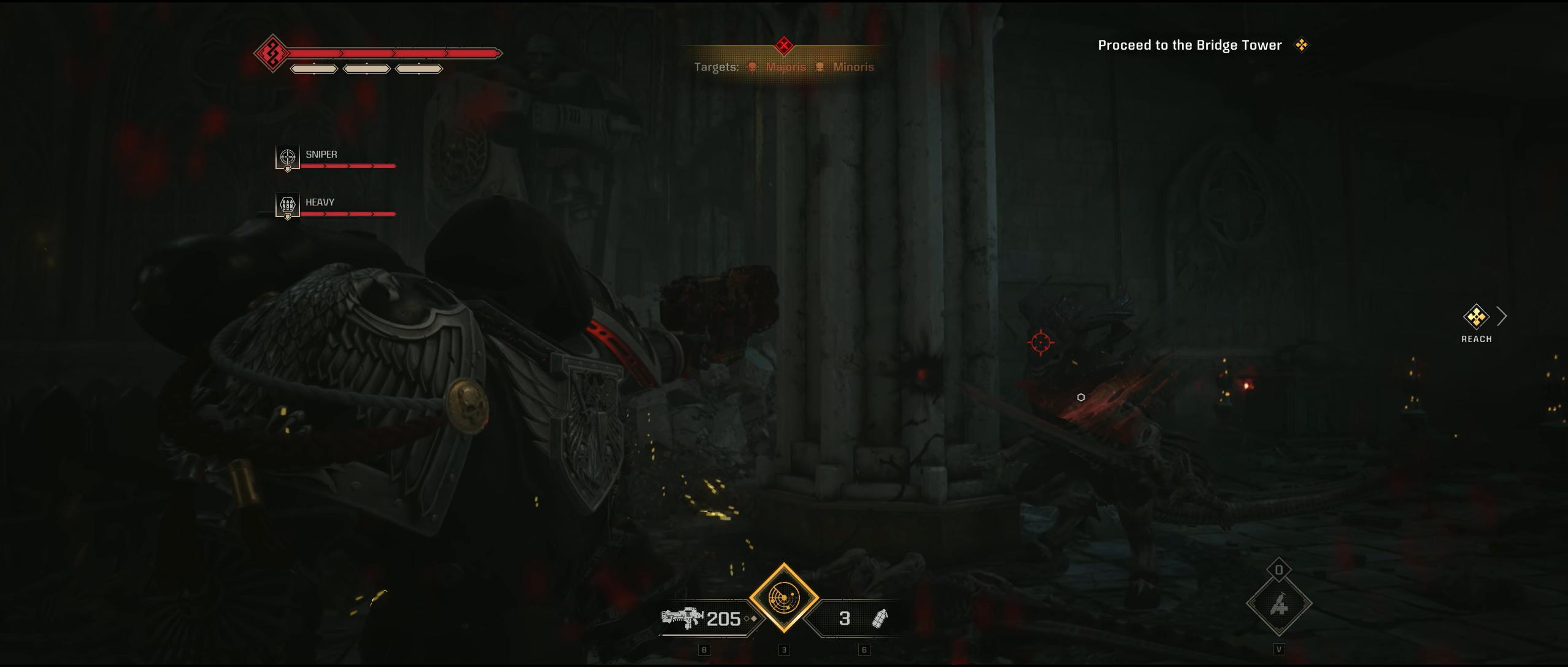Click the Heavy teammate health bar
1568x667 pixels.
tap(347, 214)
